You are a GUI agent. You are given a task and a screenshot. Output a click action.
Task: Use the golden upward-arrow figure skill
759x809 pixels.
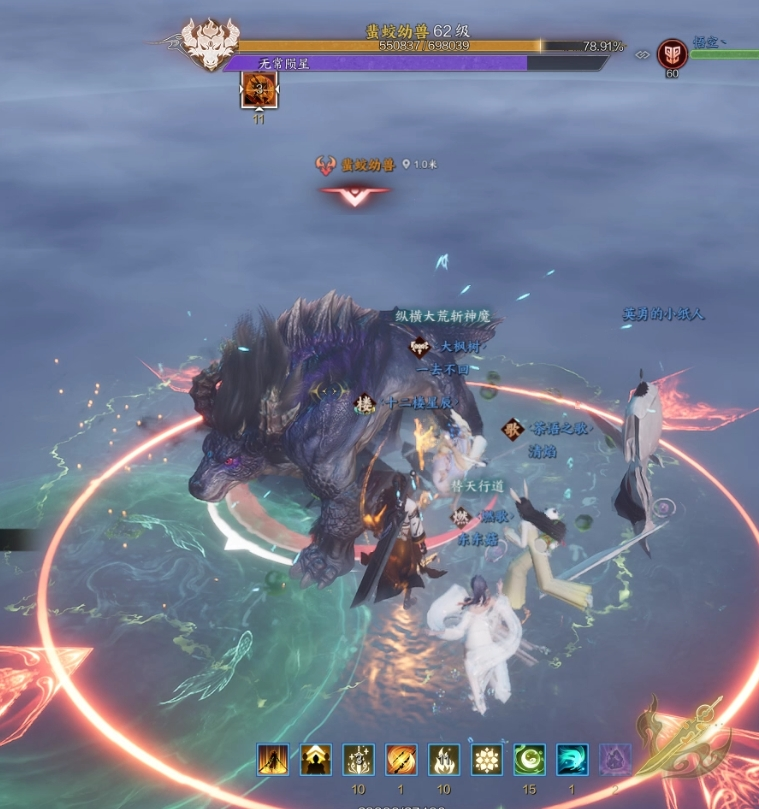click(x=316, y=760)
